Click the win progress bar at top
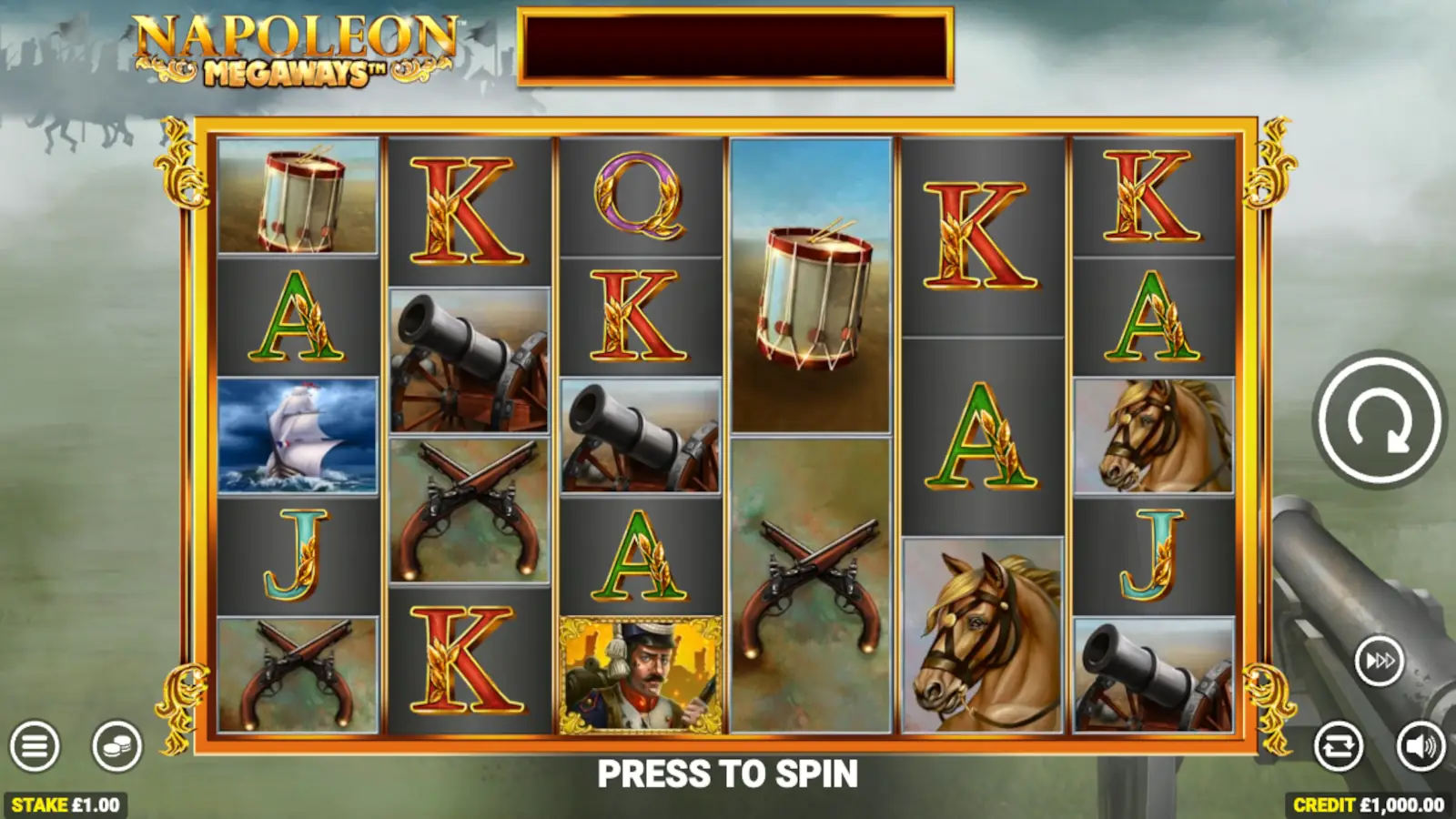The image size is (1456, 819). pyautogui.click(x=733, y=45)
